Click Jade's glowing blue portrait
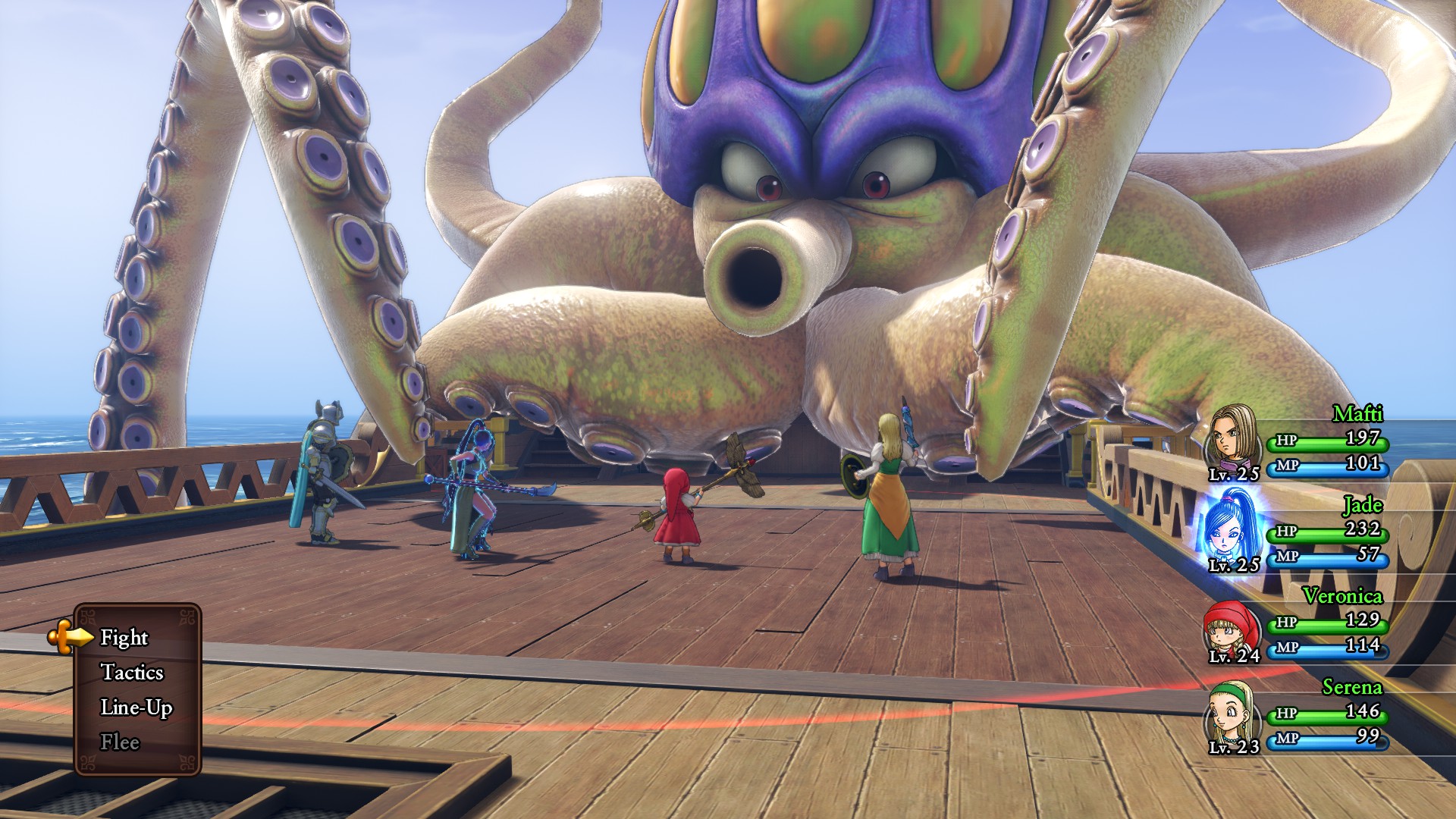 tap(1231, 528)
